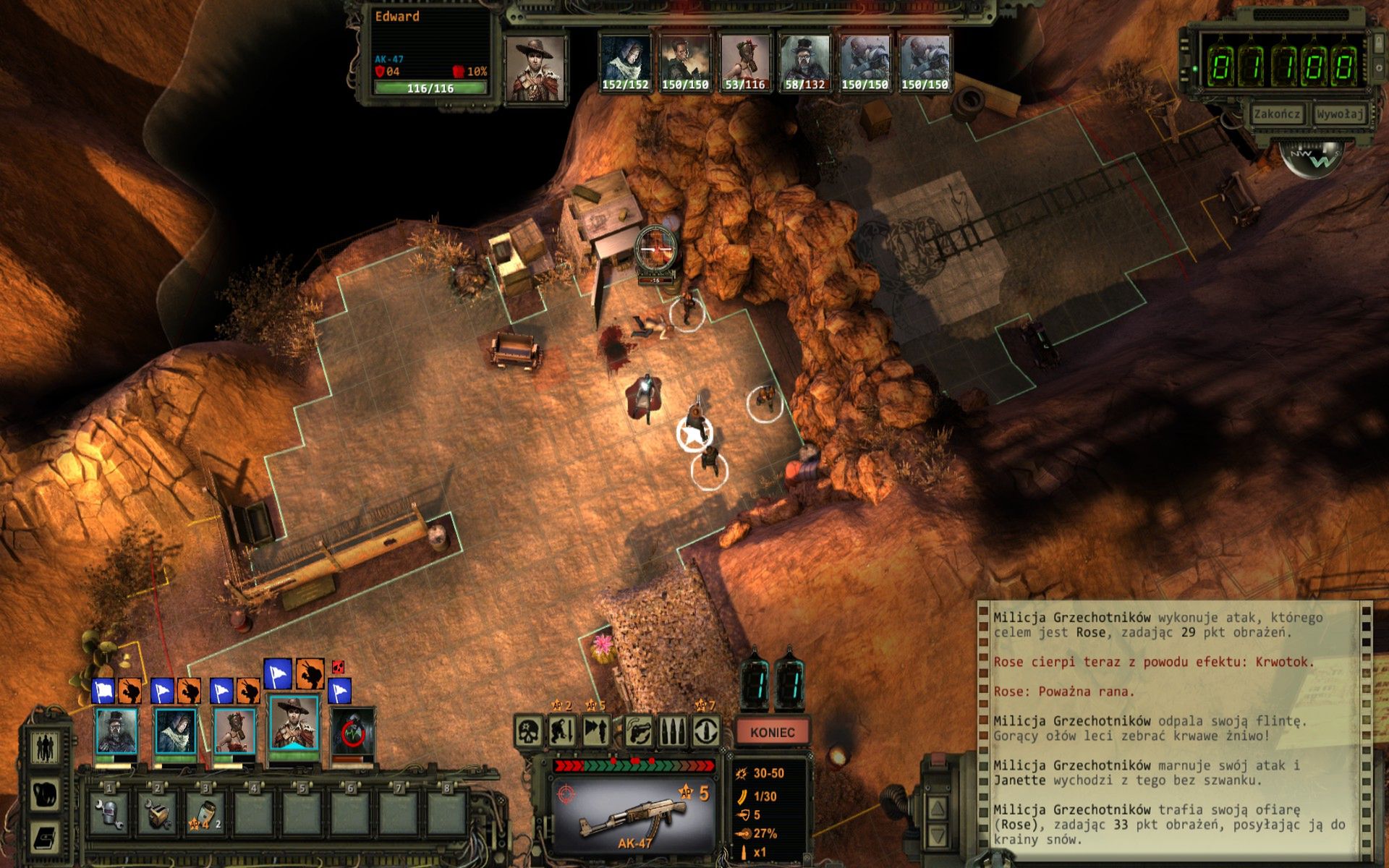Use the jar item in slot 3
Image resolution: width=1389 pixels, height=868 pixels.
(205, 813)
